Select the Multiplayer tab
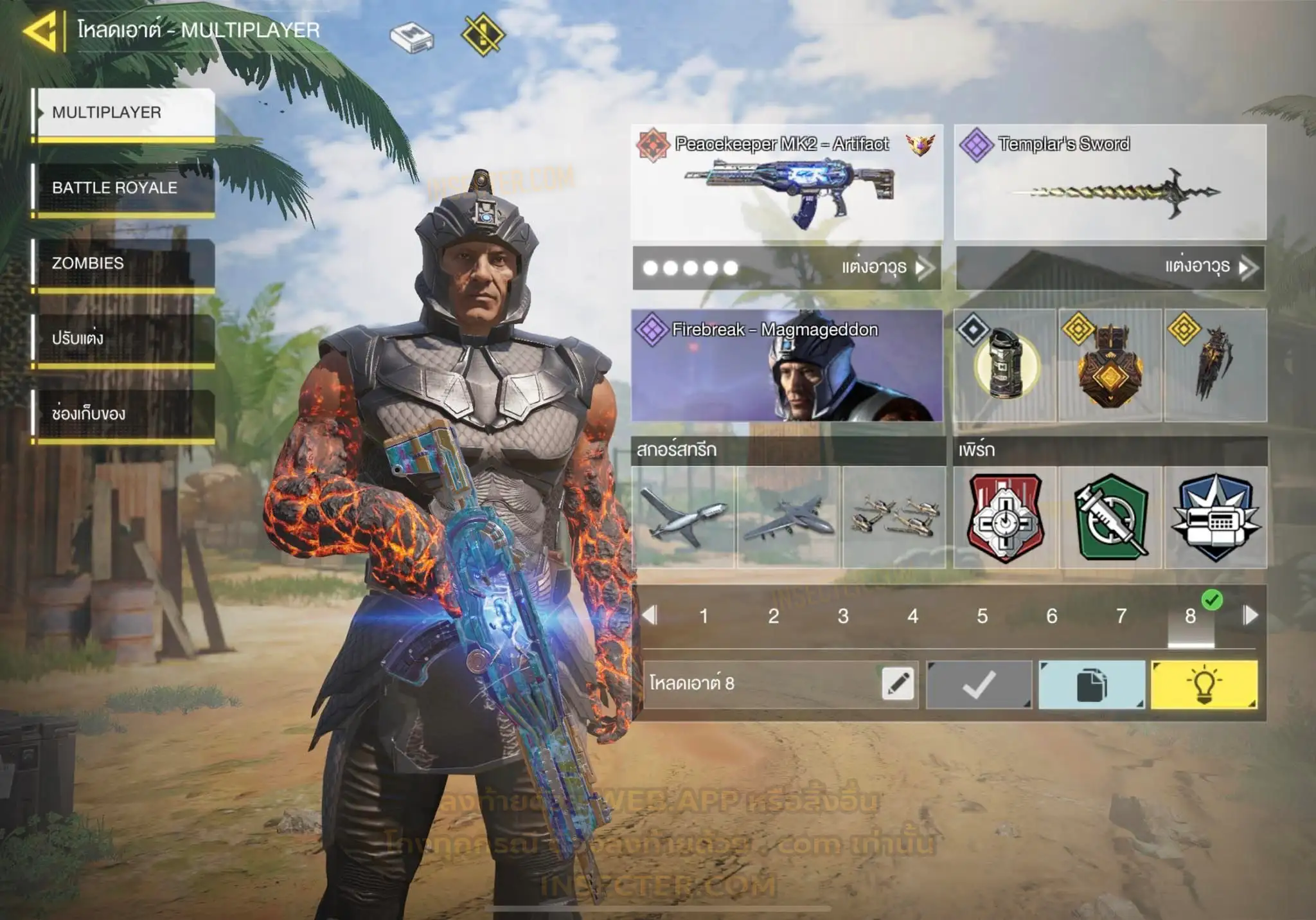 click(123, 113)
